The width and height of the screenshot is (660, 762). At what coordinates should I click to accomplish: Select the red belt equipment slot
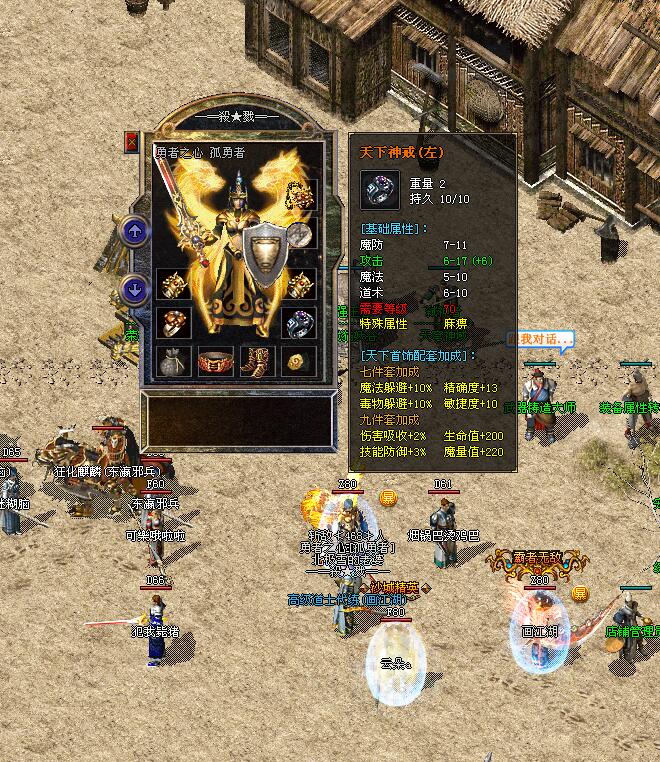pyautogui.click(x=214, y=361)
